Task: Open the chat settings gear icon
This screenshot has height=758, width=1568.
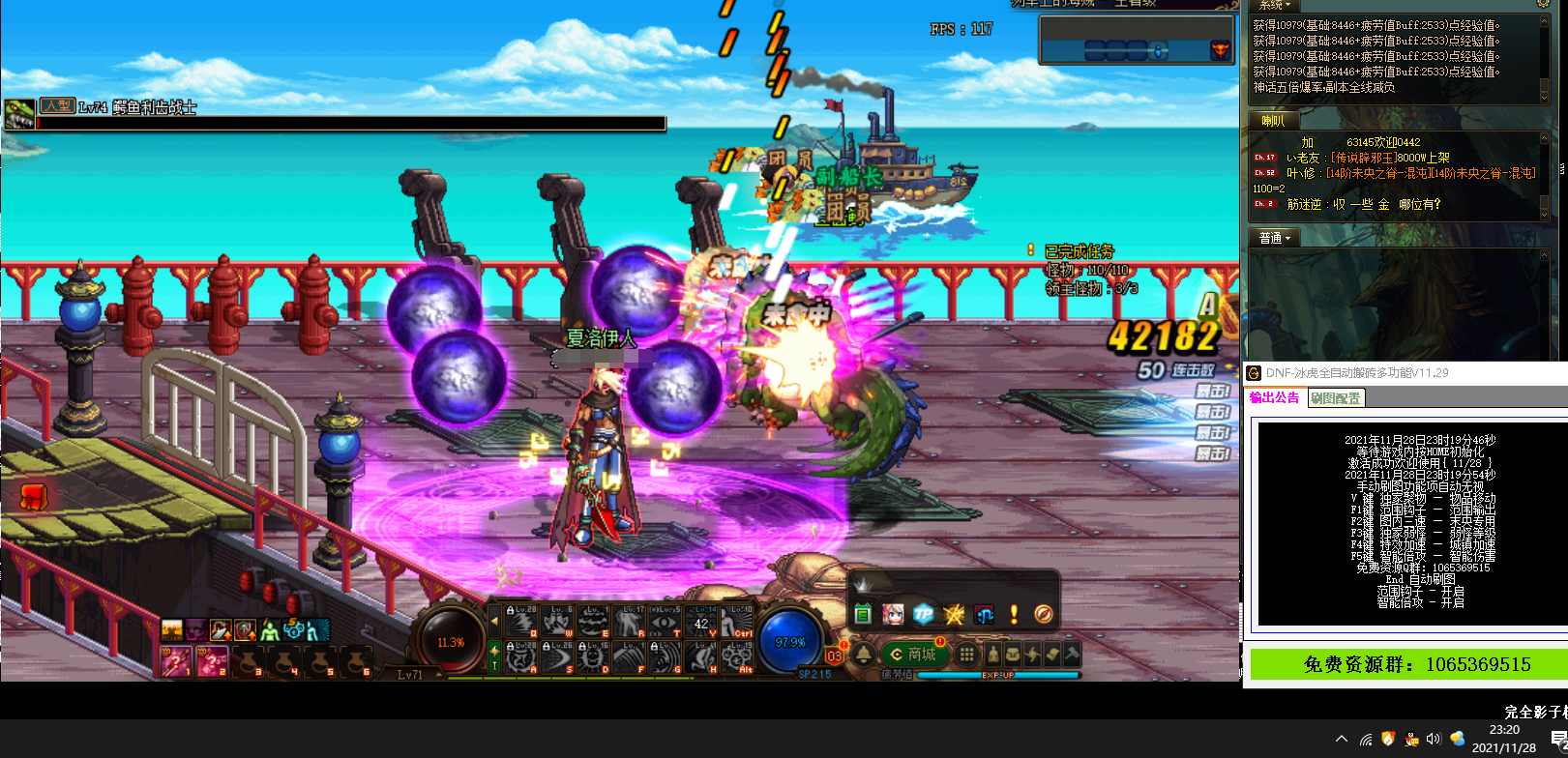Action: pos(1543,5)
